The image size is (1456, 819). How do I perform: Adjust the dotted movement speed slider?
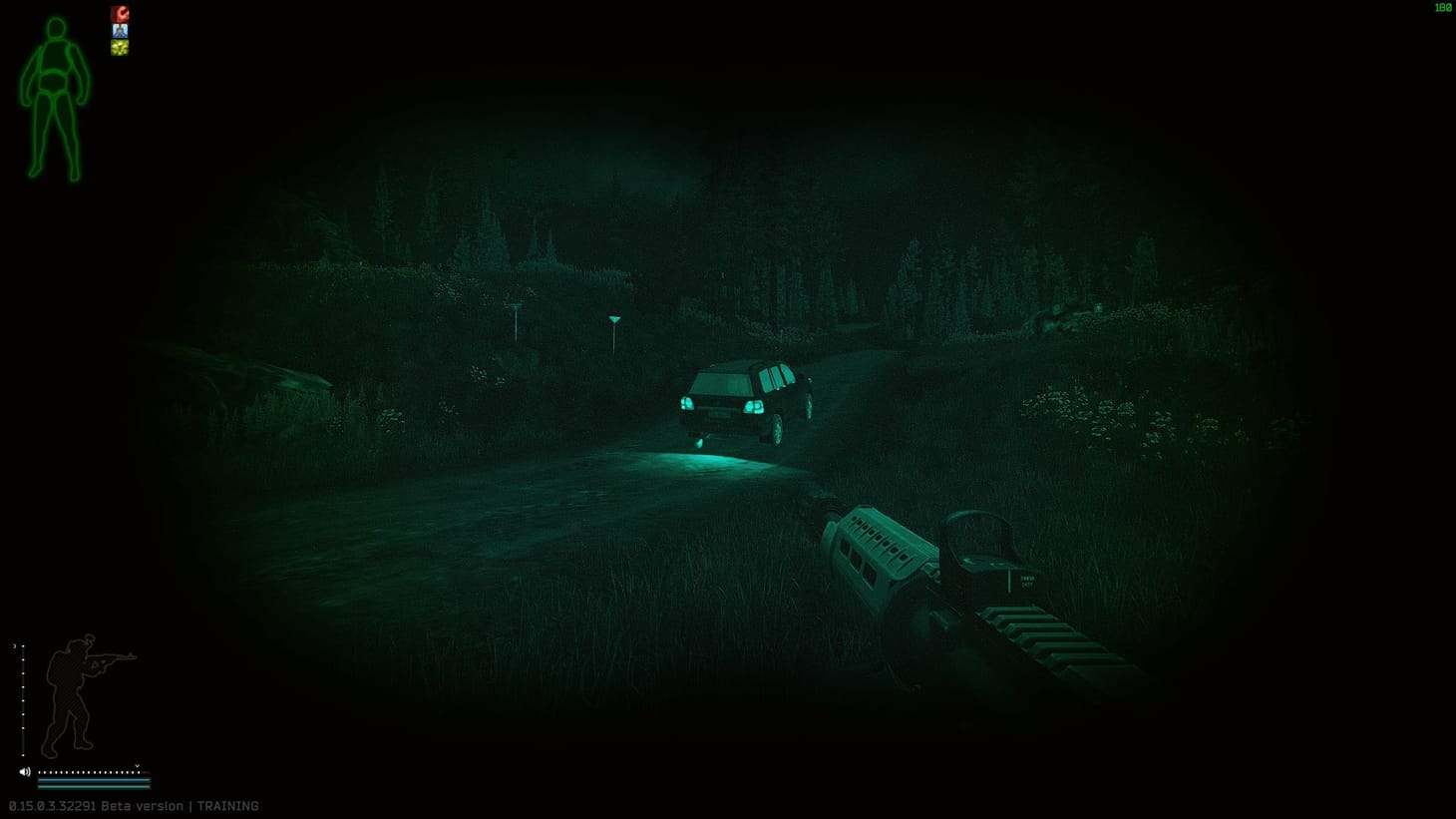tap(90, 772)
